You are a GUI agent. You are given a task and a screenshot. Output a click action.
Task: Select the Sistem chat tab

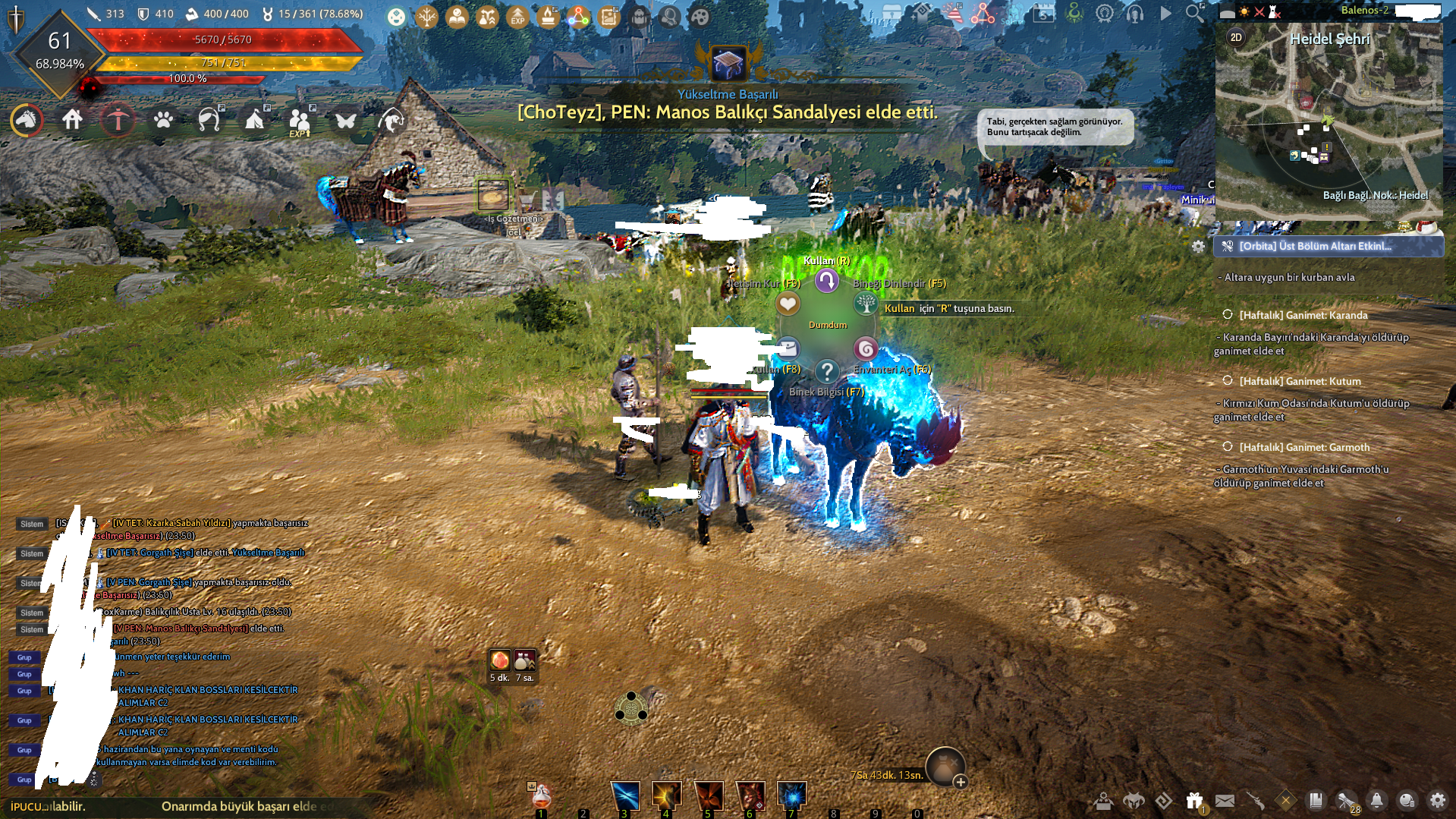click(x=31, y=524)
